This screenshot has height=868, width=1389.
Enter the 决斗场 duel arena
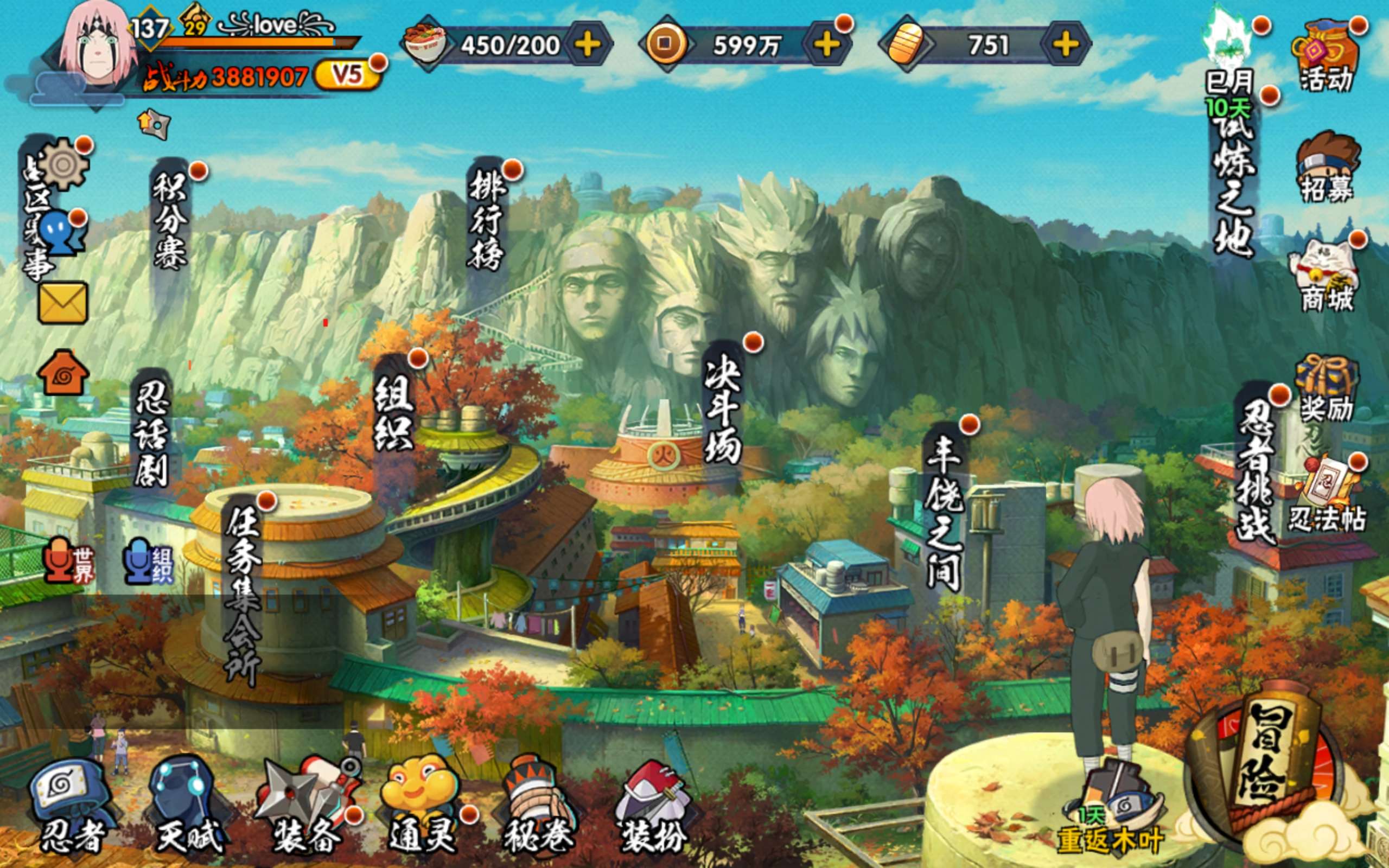click(x=723, y=407)
